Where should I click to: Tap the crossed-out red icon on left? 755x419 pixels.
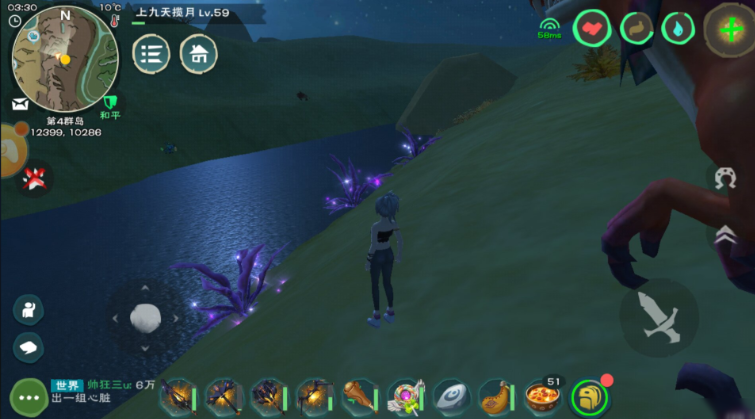pos(35,179)
